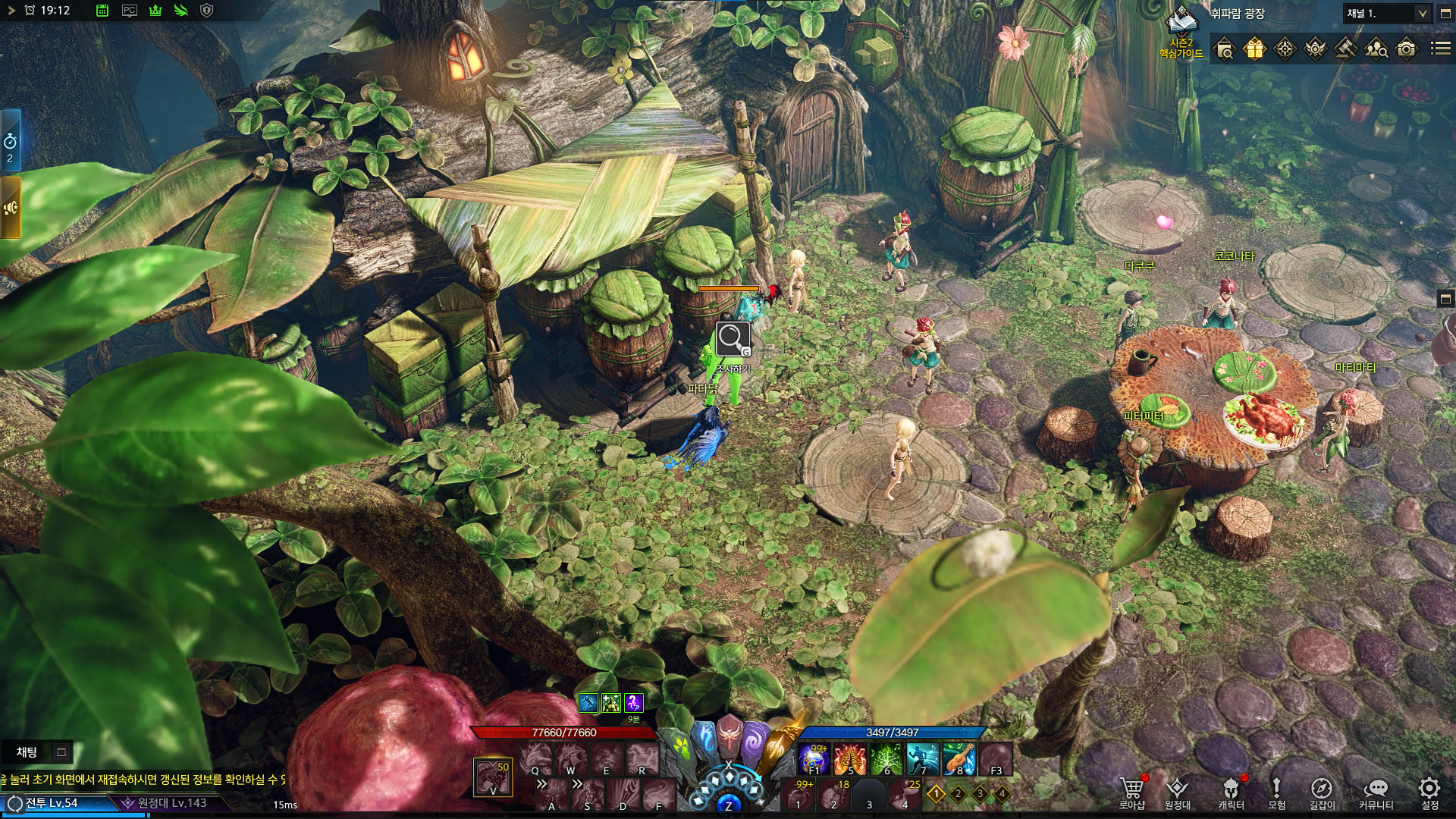The image size is (1456, 819).
Task: Click the 조사하기 magnifier interaction icon
Action: coord(733,339)
